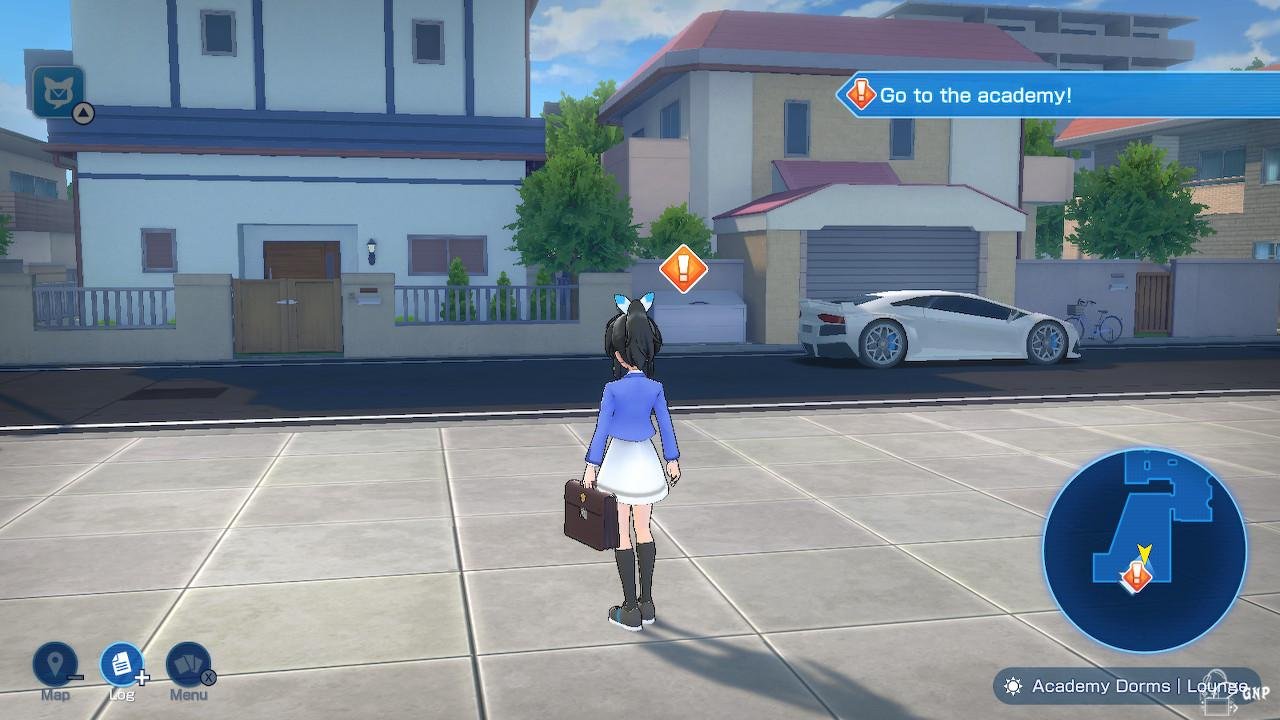This screenshot has height=720, width=1280.
Task: Click the circular minimap
Action: pos(1144,549)
